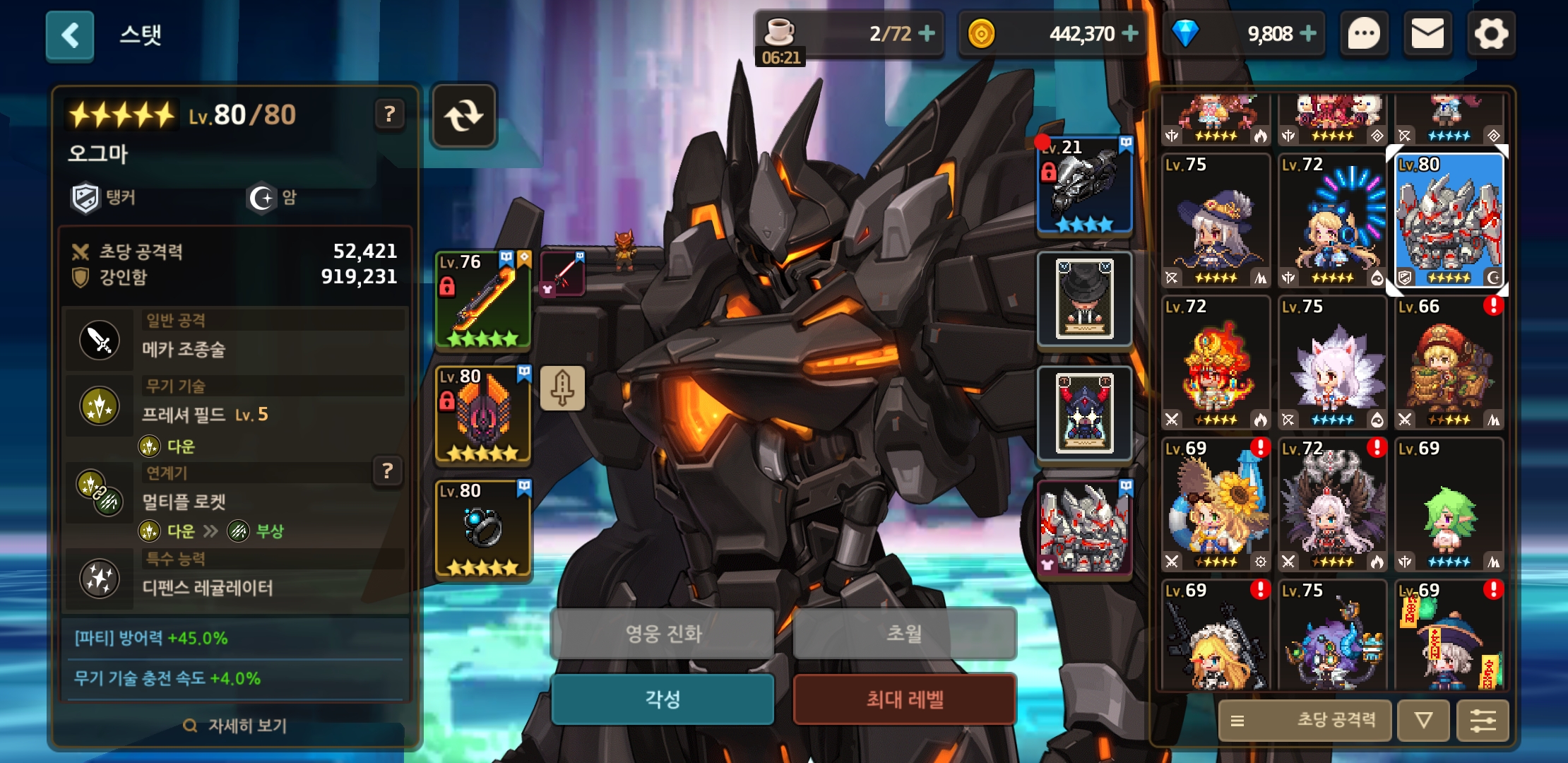Open the mailbox envelope icon
Screen dimensions: 1568x763
pyautogui.click(x=1427, y=34)
